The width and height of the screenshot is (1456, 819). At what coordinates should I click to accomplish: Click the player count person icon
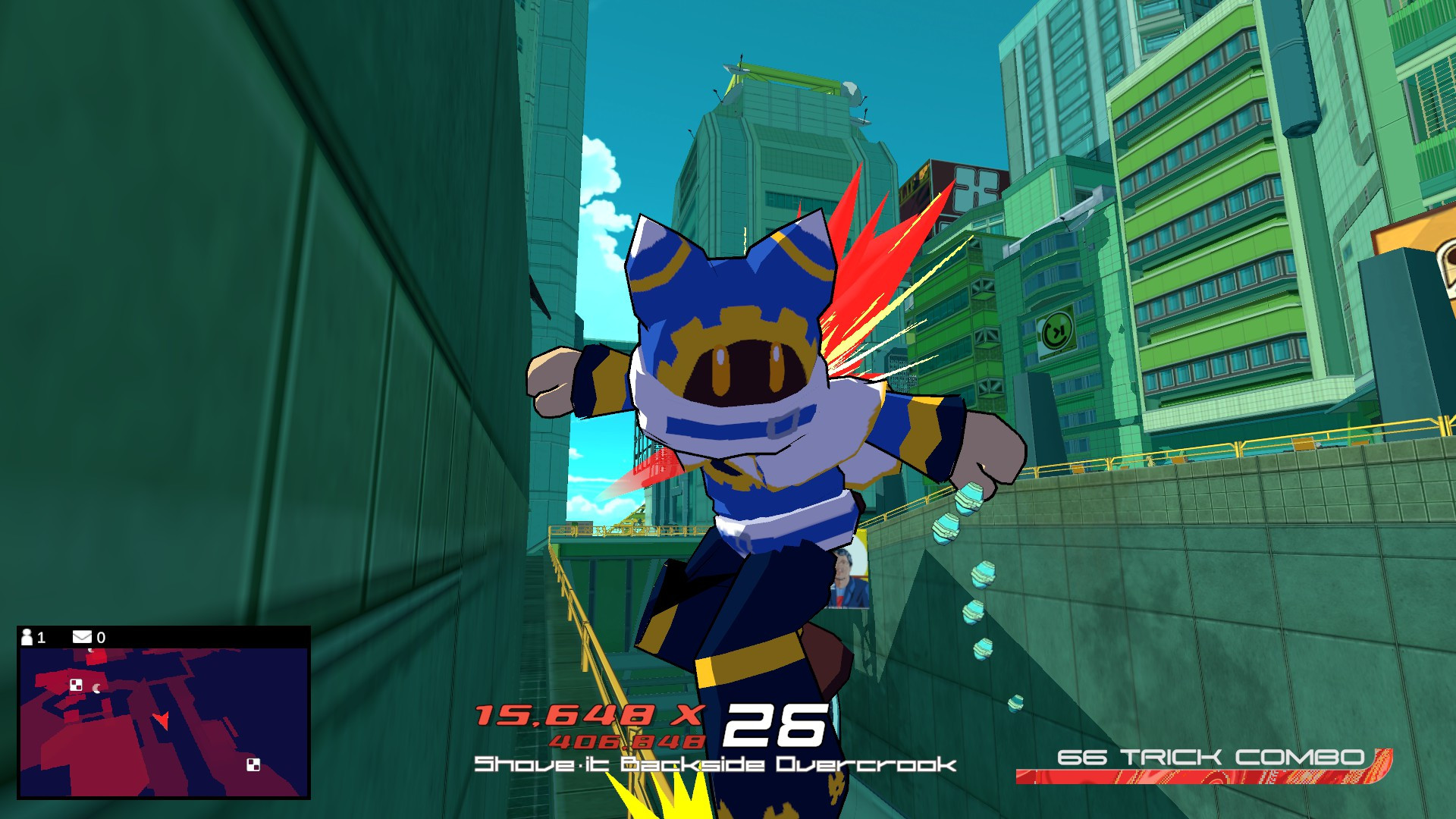point(27,637)
